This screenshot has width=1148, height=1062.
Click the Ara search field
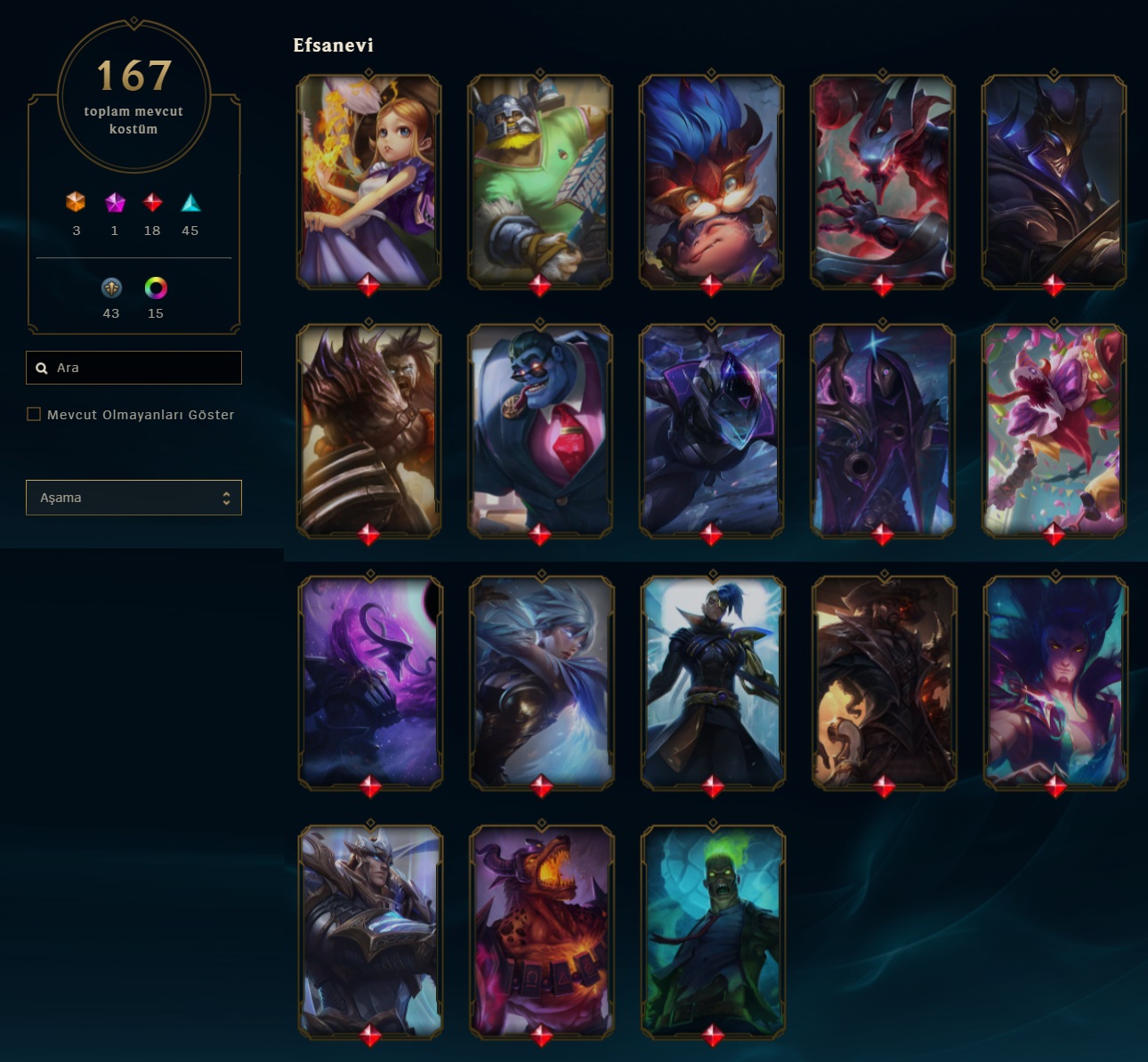pyautogui.click(x=142, y=368)
